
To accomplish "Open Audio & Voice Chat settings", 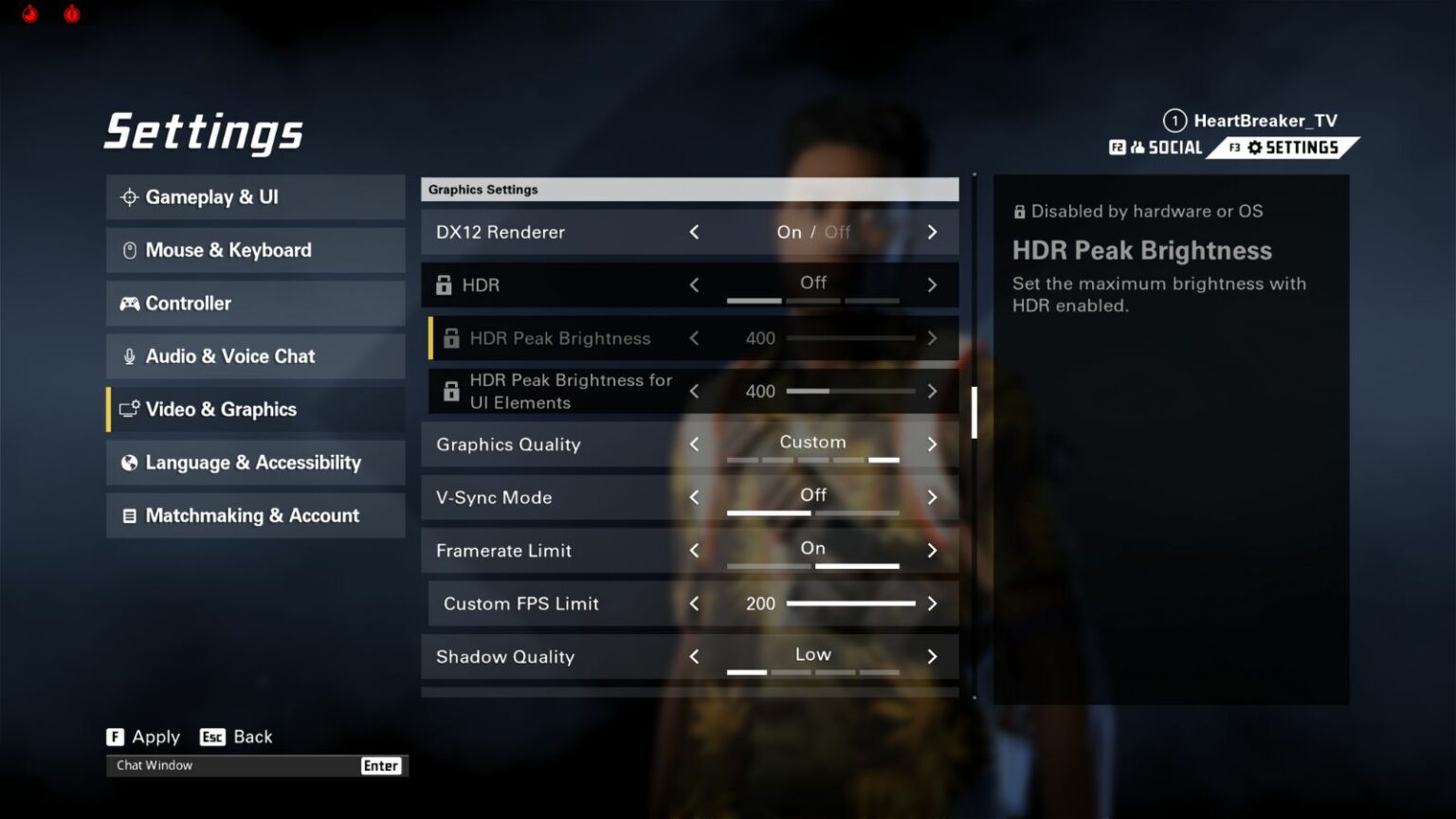I will click(255, 356).
